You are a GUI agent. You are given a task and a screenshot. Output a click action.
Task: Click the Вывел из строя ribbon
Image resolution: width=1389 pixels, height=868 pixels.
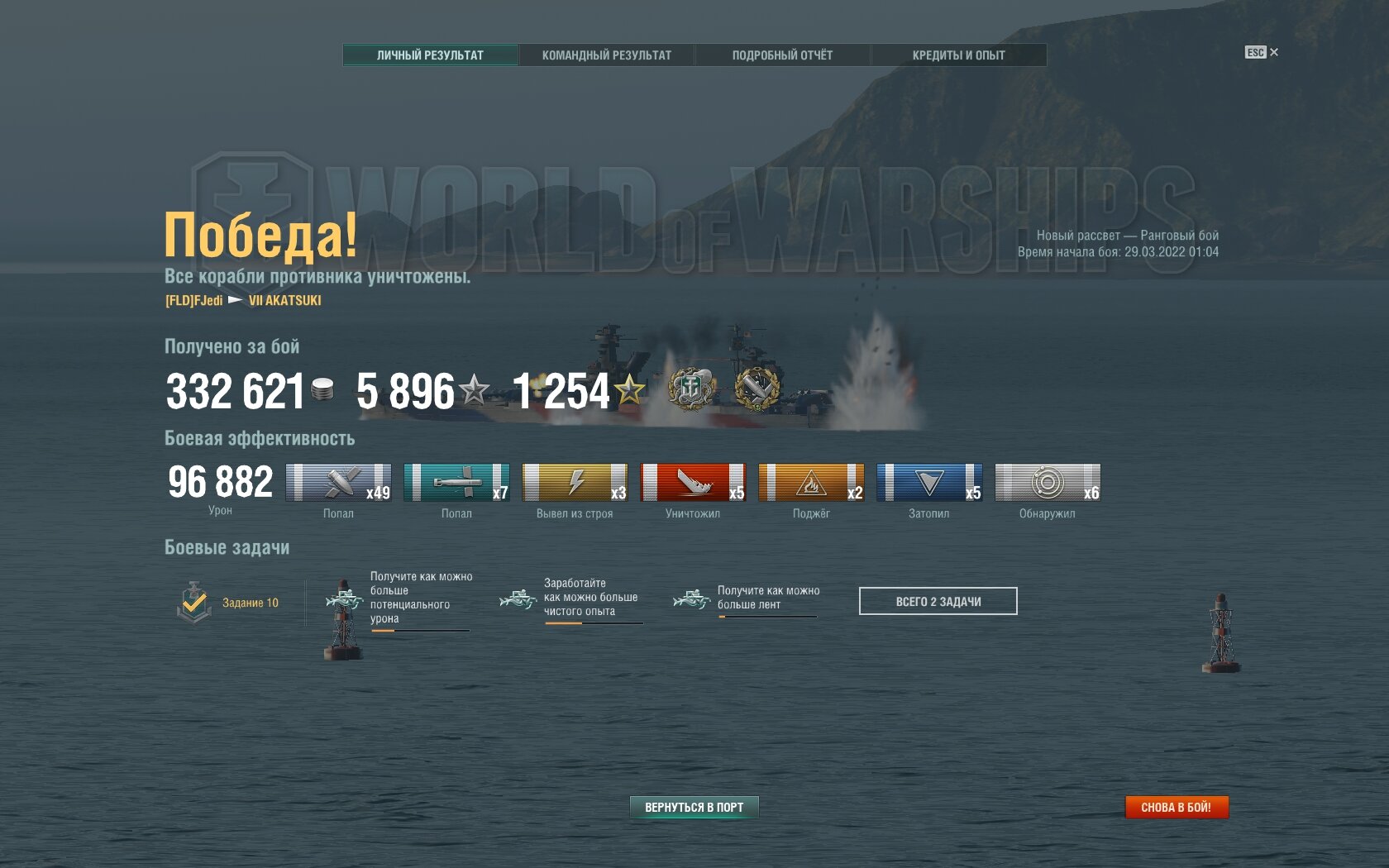point(575,483)
